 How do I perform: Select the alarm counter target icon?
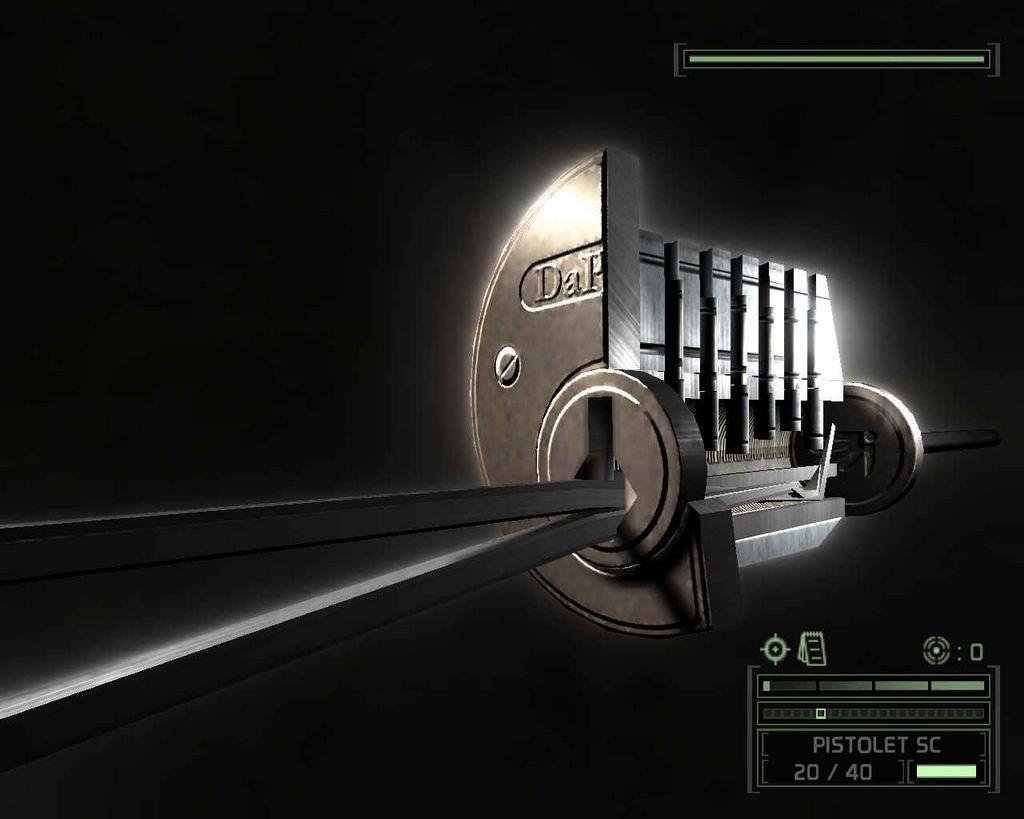(x=935, y=650)
